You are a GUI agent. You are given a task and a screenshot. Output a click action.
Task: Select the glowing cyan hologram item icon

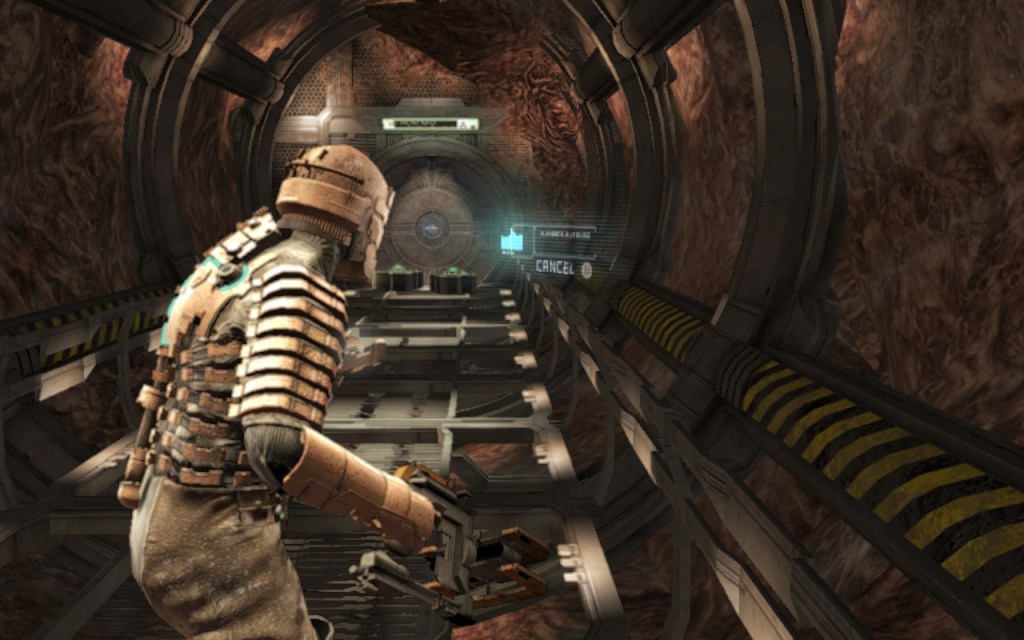point(513,241)
